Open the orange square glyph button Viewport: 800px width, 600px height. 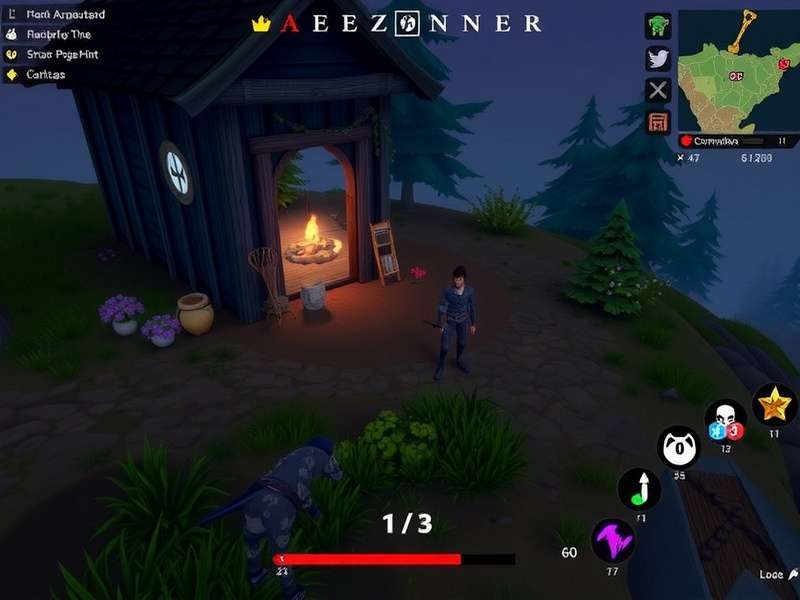[657, 123]
